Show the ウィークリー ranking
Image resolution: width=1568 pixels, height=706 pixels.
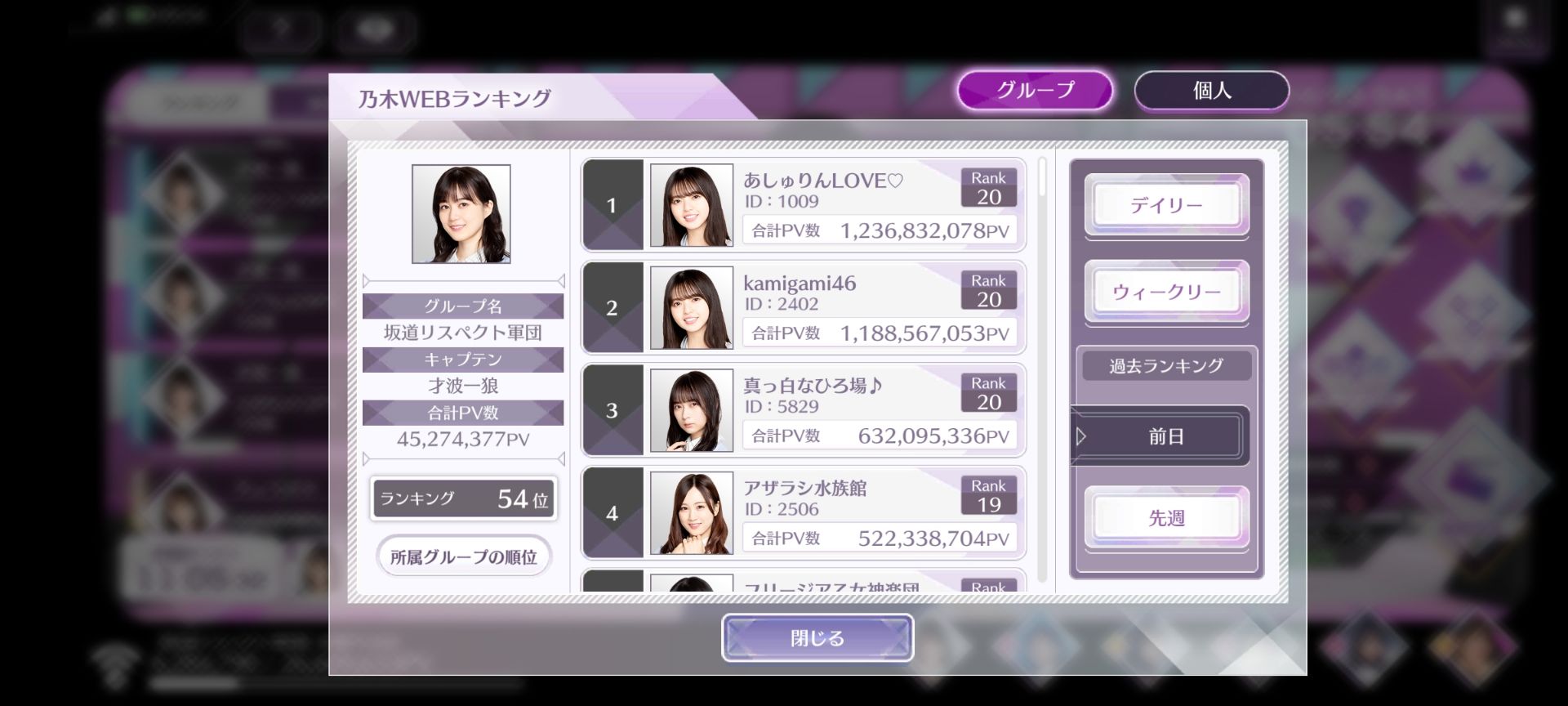point(1166,292)
